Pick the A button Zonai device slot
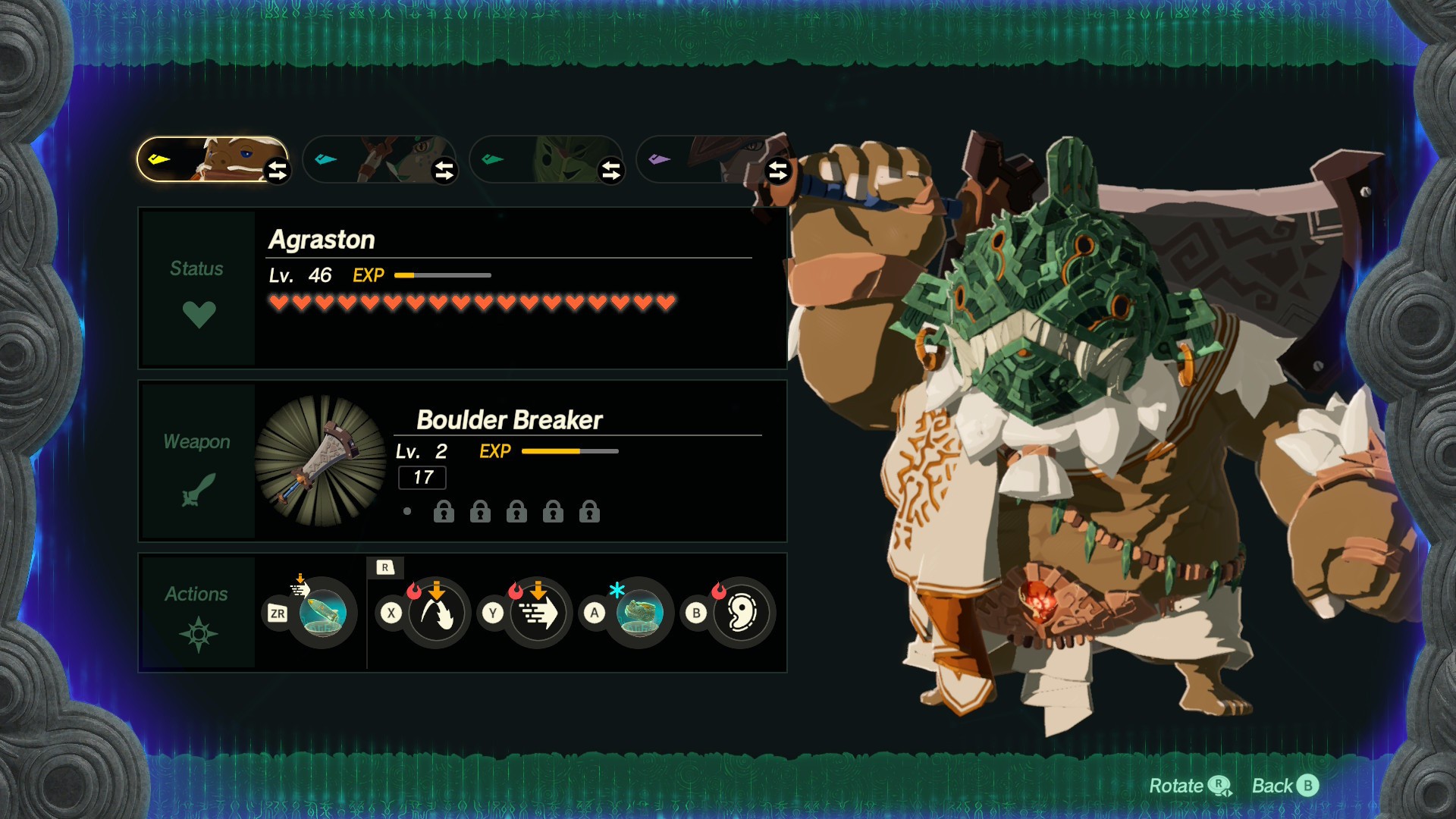This screenshot has height=819, width=1456. pyautogui.click(x=639, y=613)
